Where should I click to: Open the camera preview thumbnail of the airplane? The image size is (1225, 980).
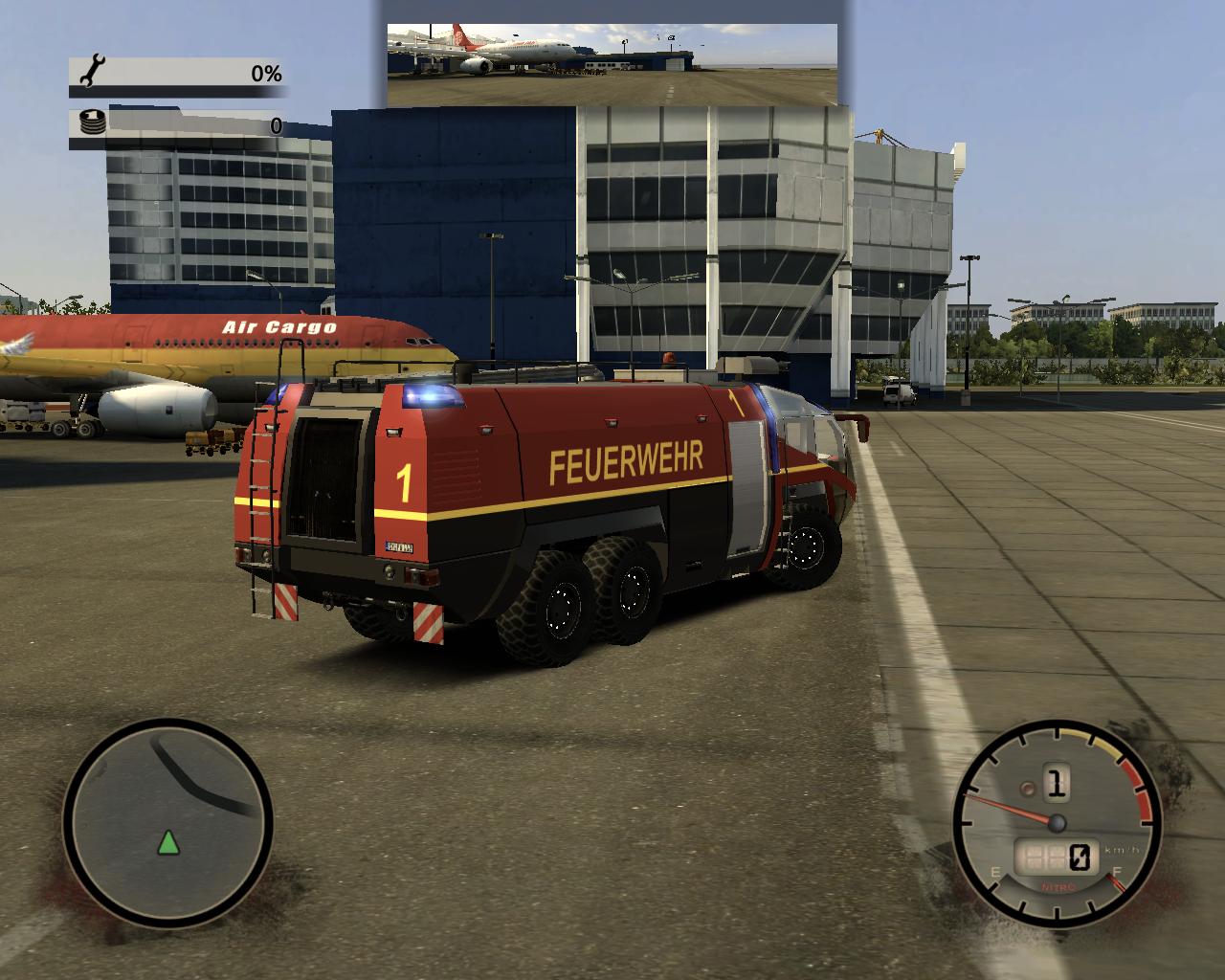(x=612, y=64)
